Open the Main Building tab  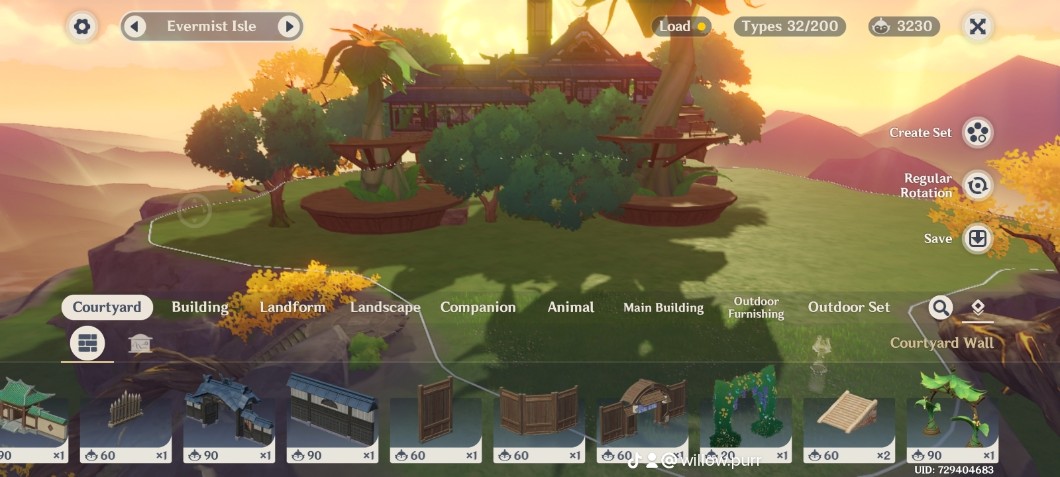[663, 307]
